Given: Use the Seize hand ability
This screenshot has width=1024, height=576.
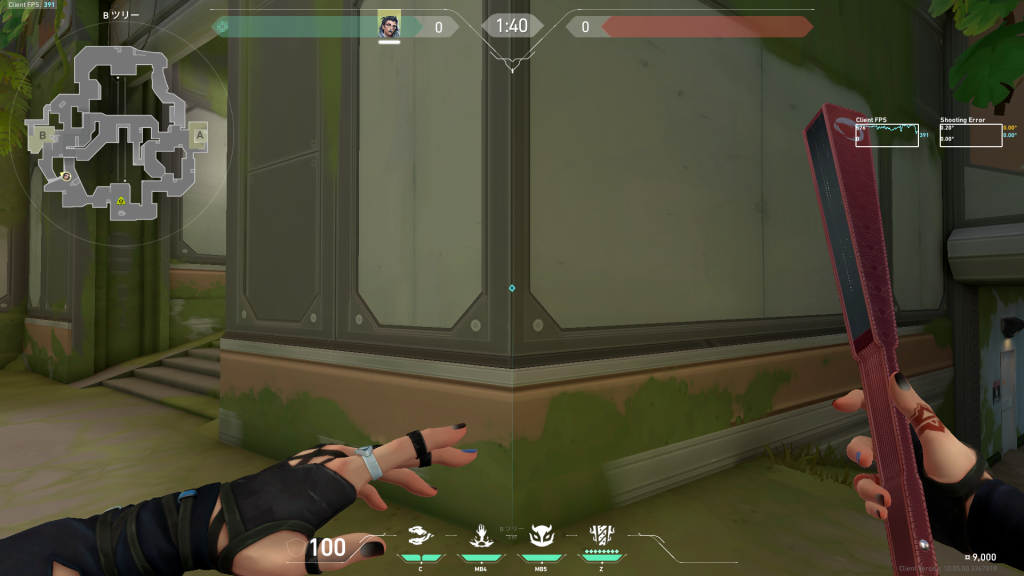Looking at the screenshot, I should (x=481, y=536).
